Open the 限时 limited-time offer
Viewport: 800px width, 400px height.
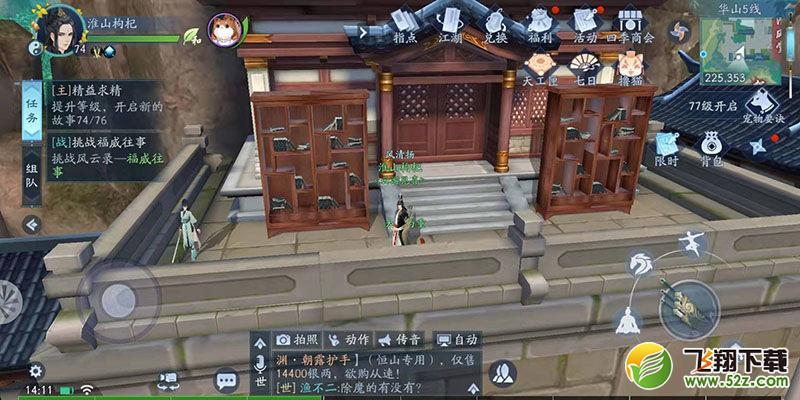[667, 149]
